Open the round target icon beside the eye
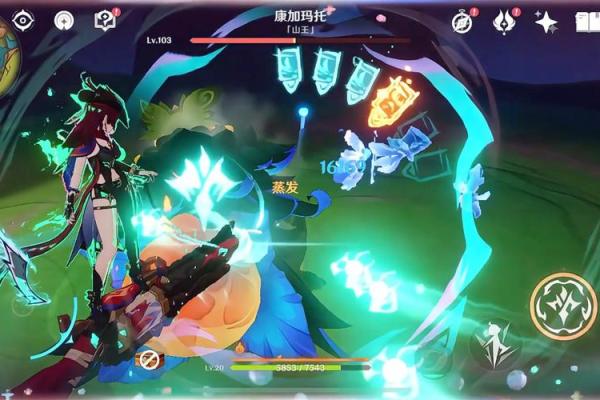The image size is (600, 400). 64,20
